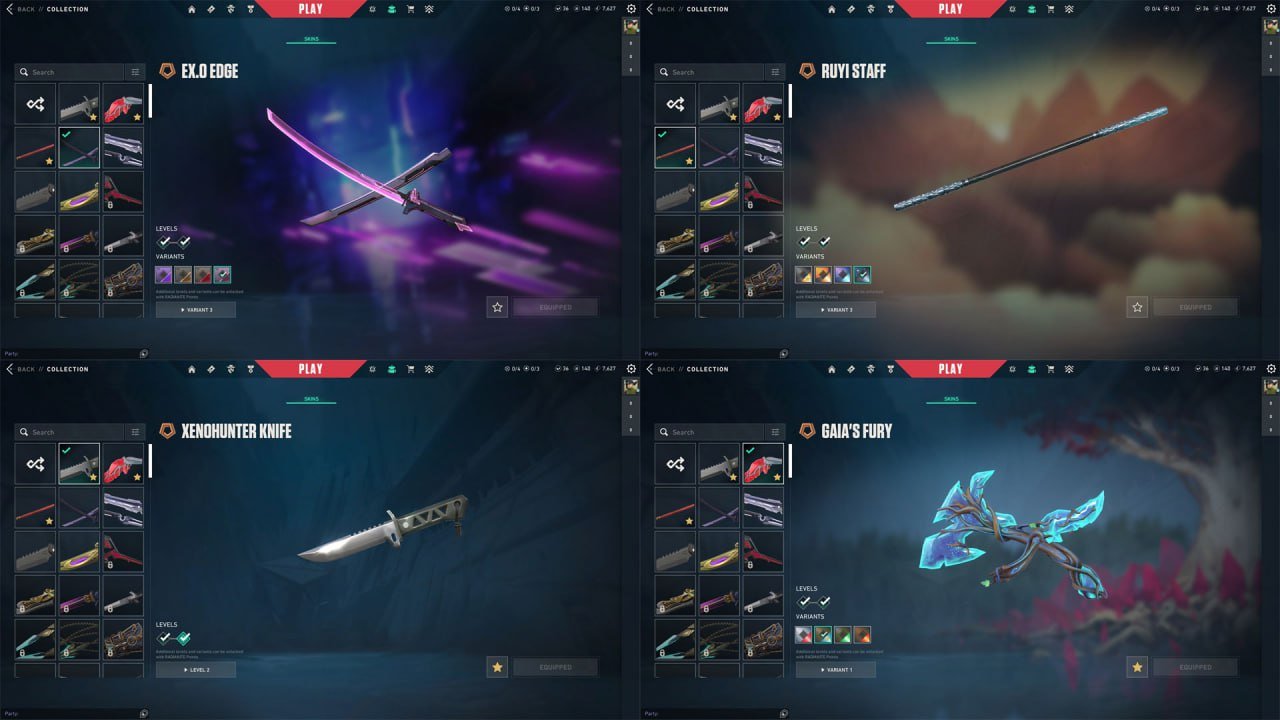Select the home icon in the top bar
1280x720 pixels.
[x=192, y=8]
